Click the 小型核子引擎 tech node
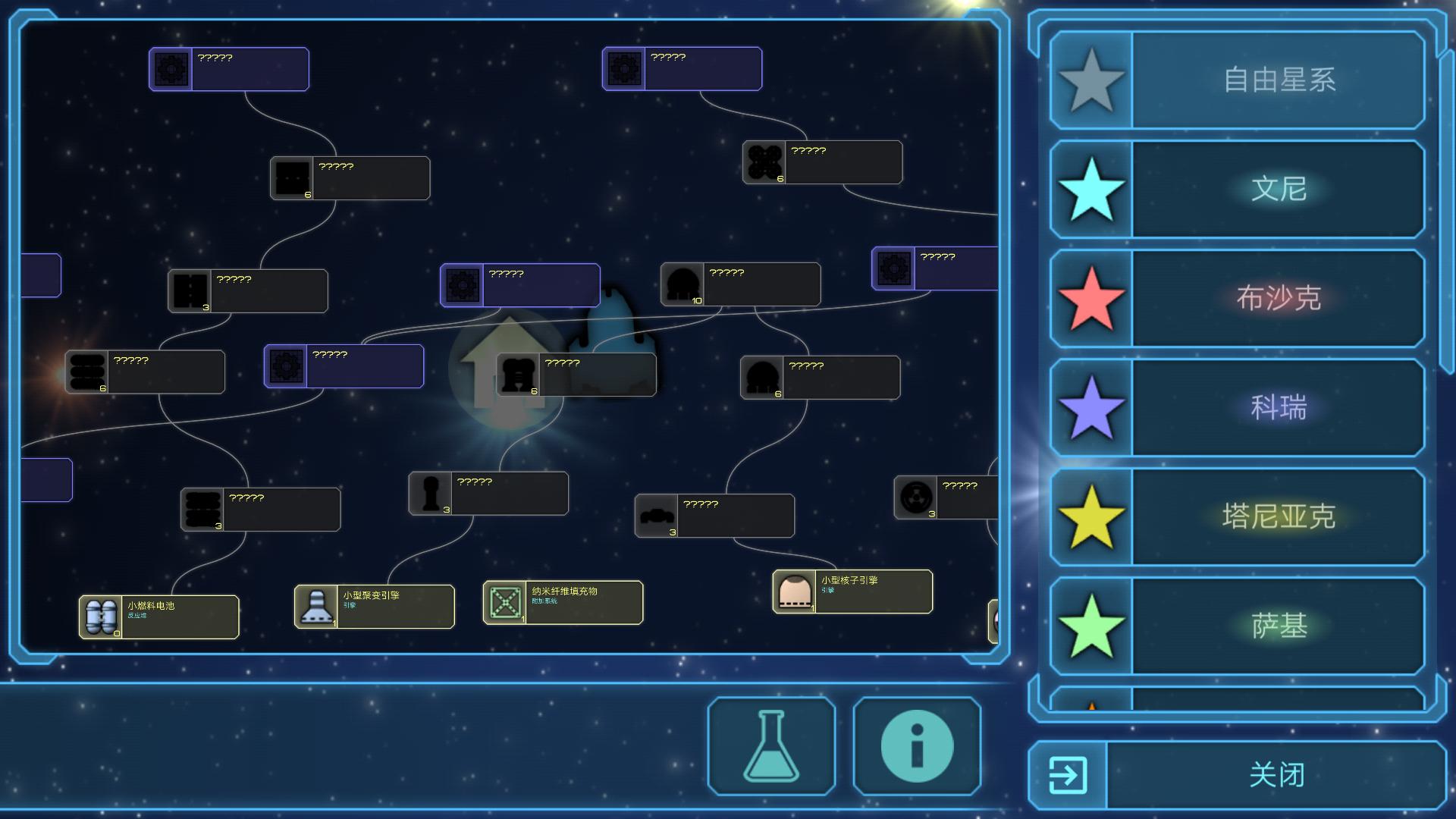Viewport: 1456px width, 819px height. click(x=852, y=591)
